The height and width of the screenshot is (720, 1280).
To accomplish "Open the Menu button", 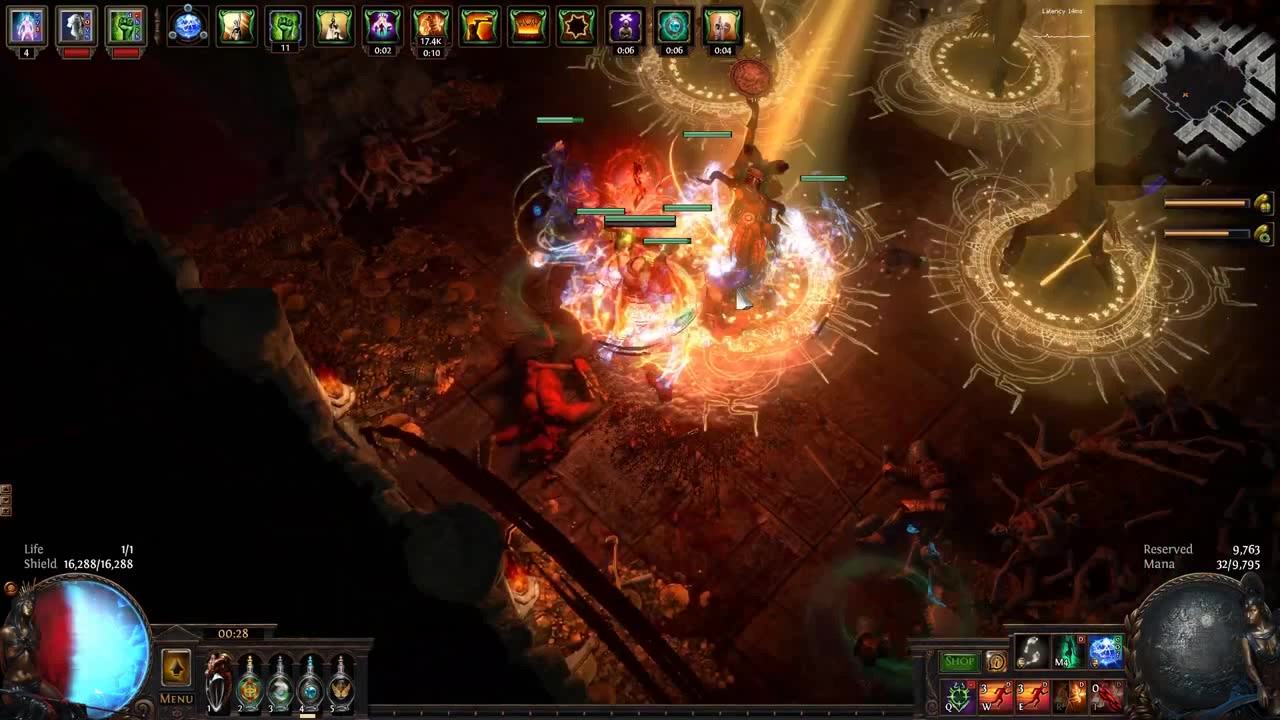I will pyautogui.click(x=176, y=698).
